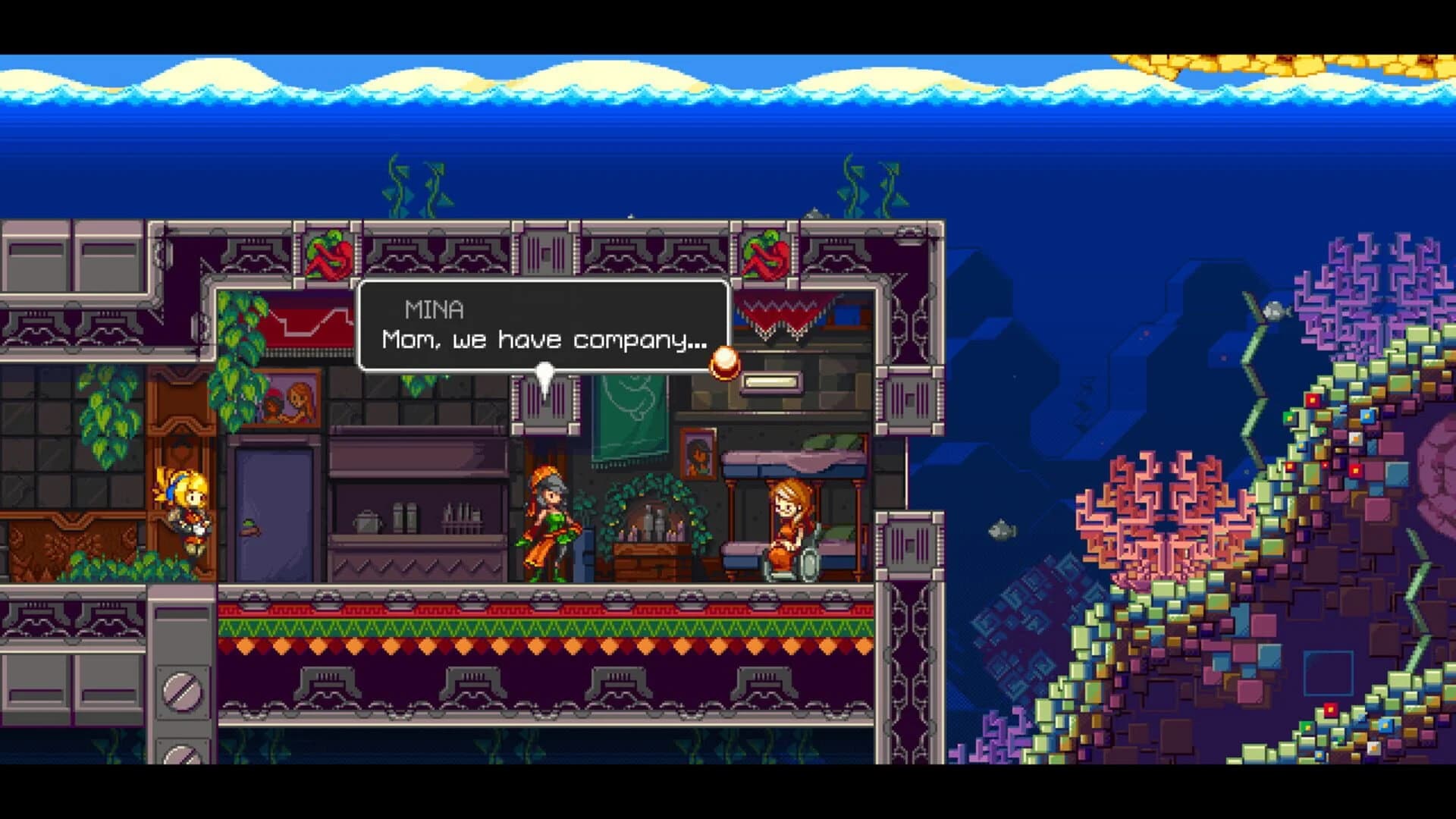The width and height of the screenshot is (1456, 819).
Task: Click the MINA name label in the dialogue
Action: pyautogui.click(x=434, y=308)
